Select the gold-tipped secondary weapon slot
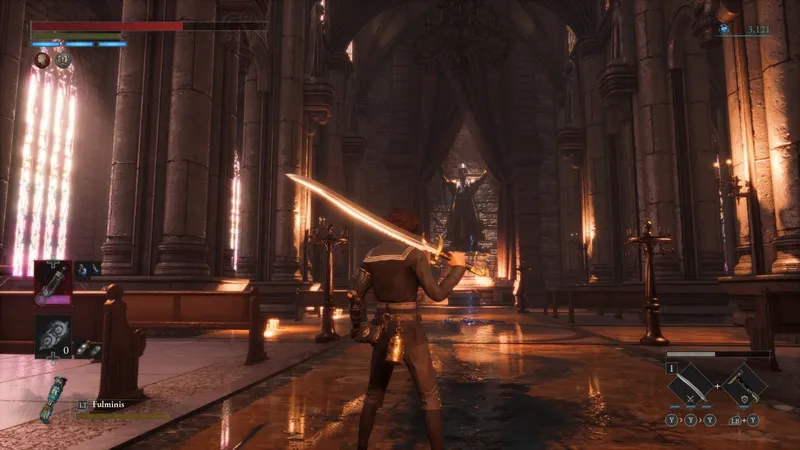 click(x=744, y=384)
